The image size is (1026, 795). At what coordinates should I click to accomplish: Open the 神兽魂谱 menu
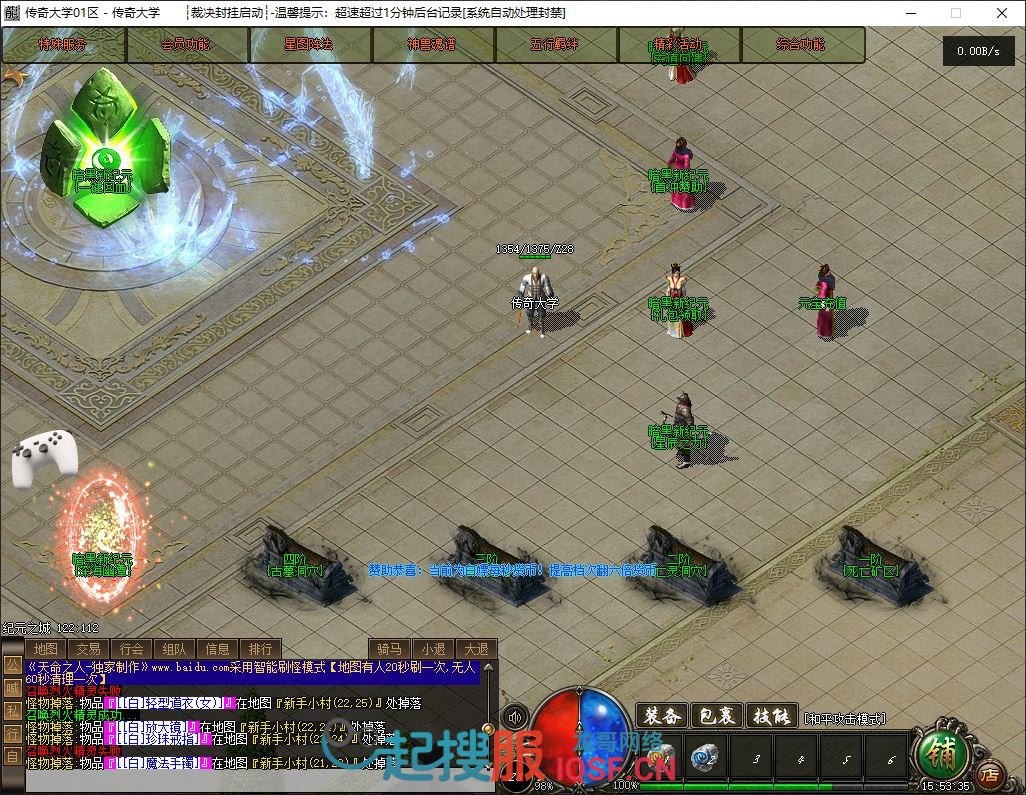pyautogui.click(x=432, y=45)
